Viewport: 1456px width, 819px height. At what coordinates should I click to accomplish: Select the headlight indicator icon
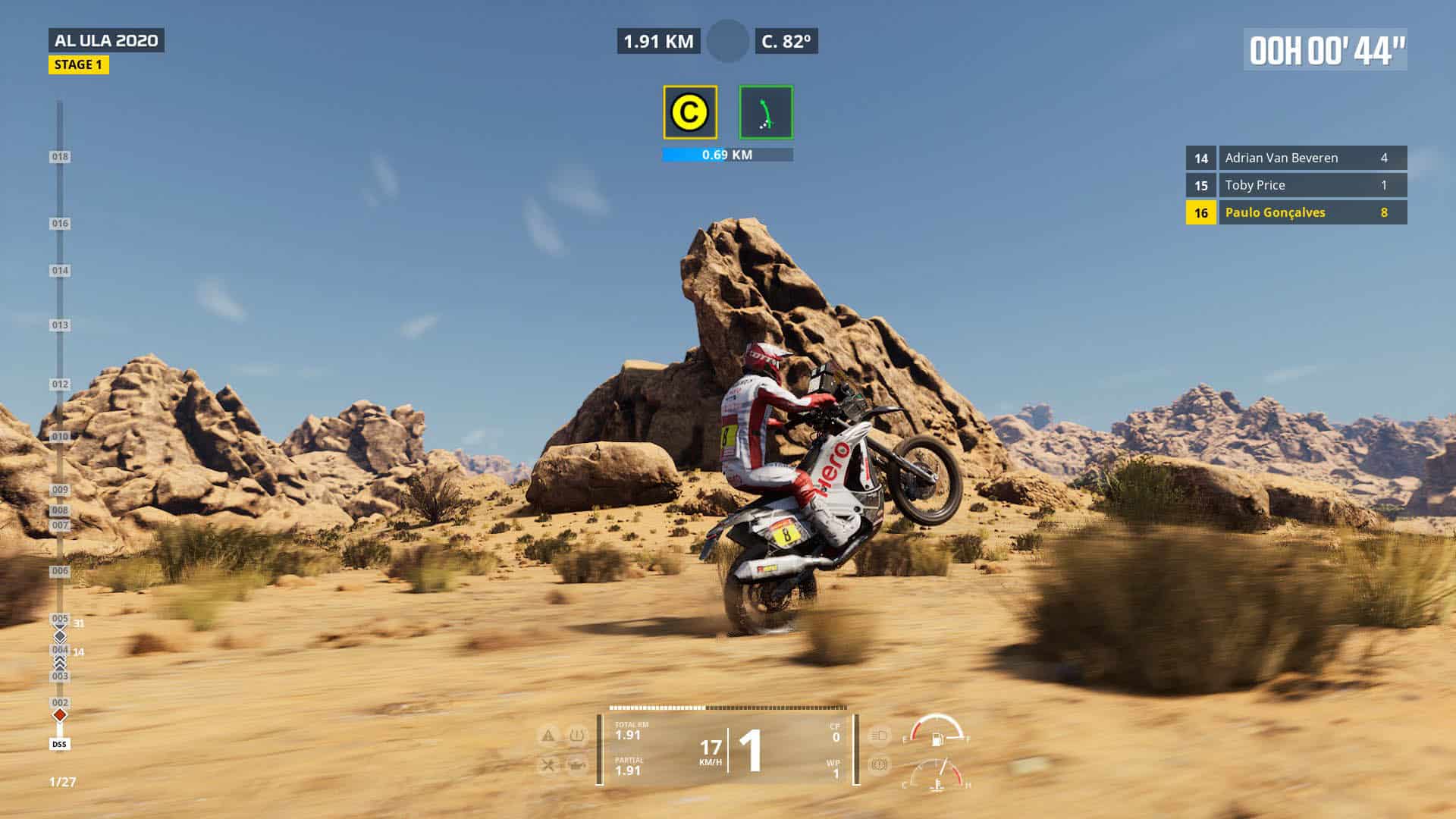click(877, 736)
